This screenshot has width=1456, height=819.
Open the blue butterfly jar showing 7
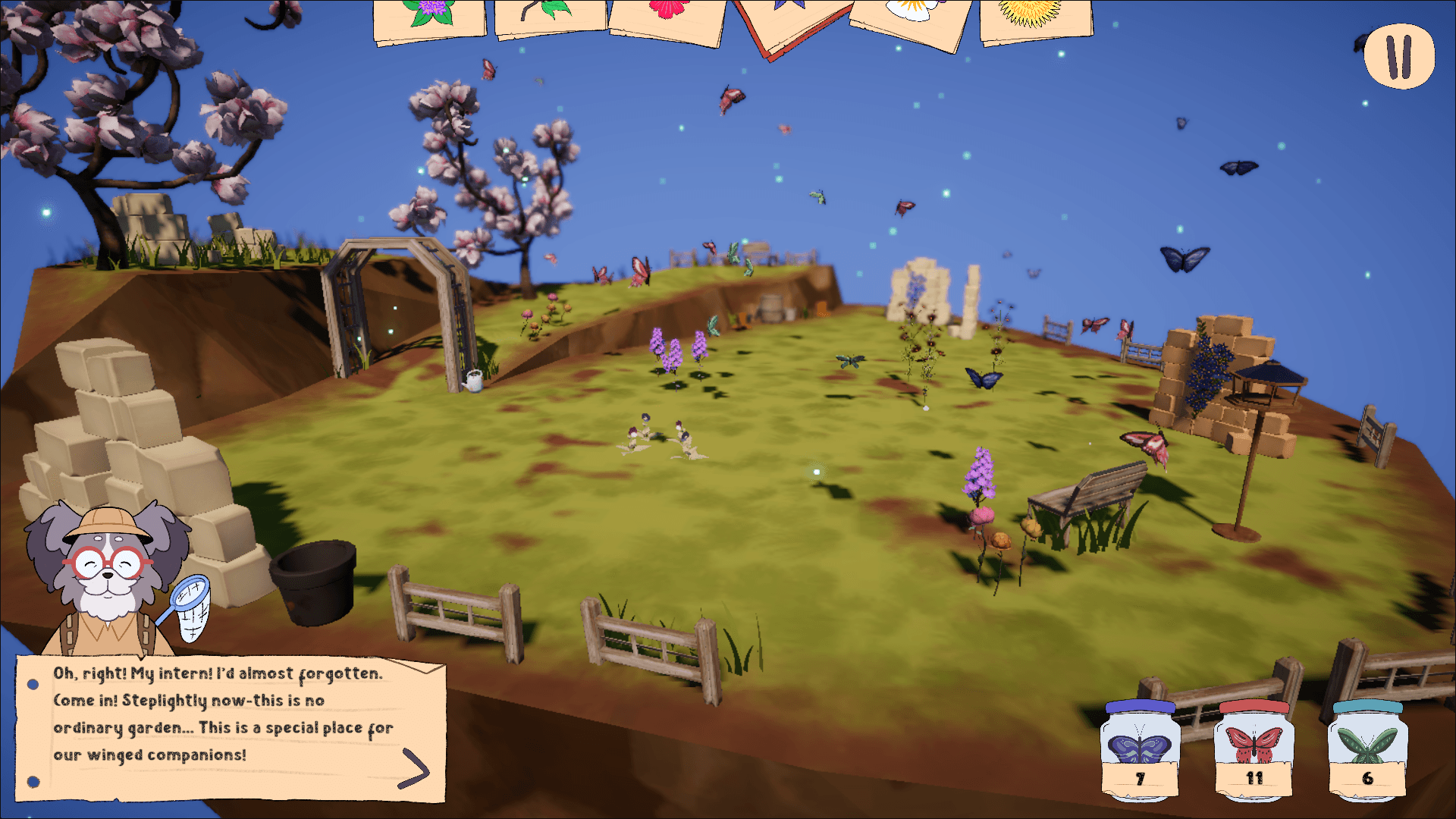pyautogui.click(x=1139, y=747)
